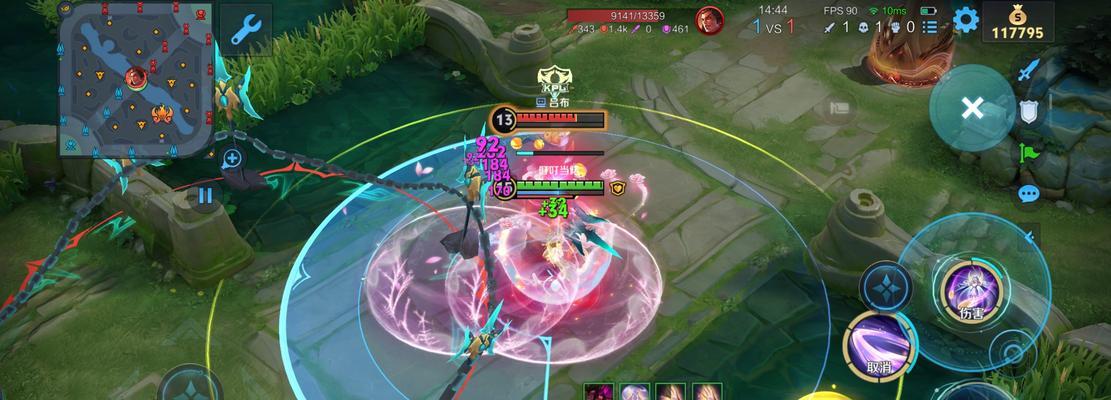Show the scoreboard list icon
1111x400 pixels.
pos(931,27)
